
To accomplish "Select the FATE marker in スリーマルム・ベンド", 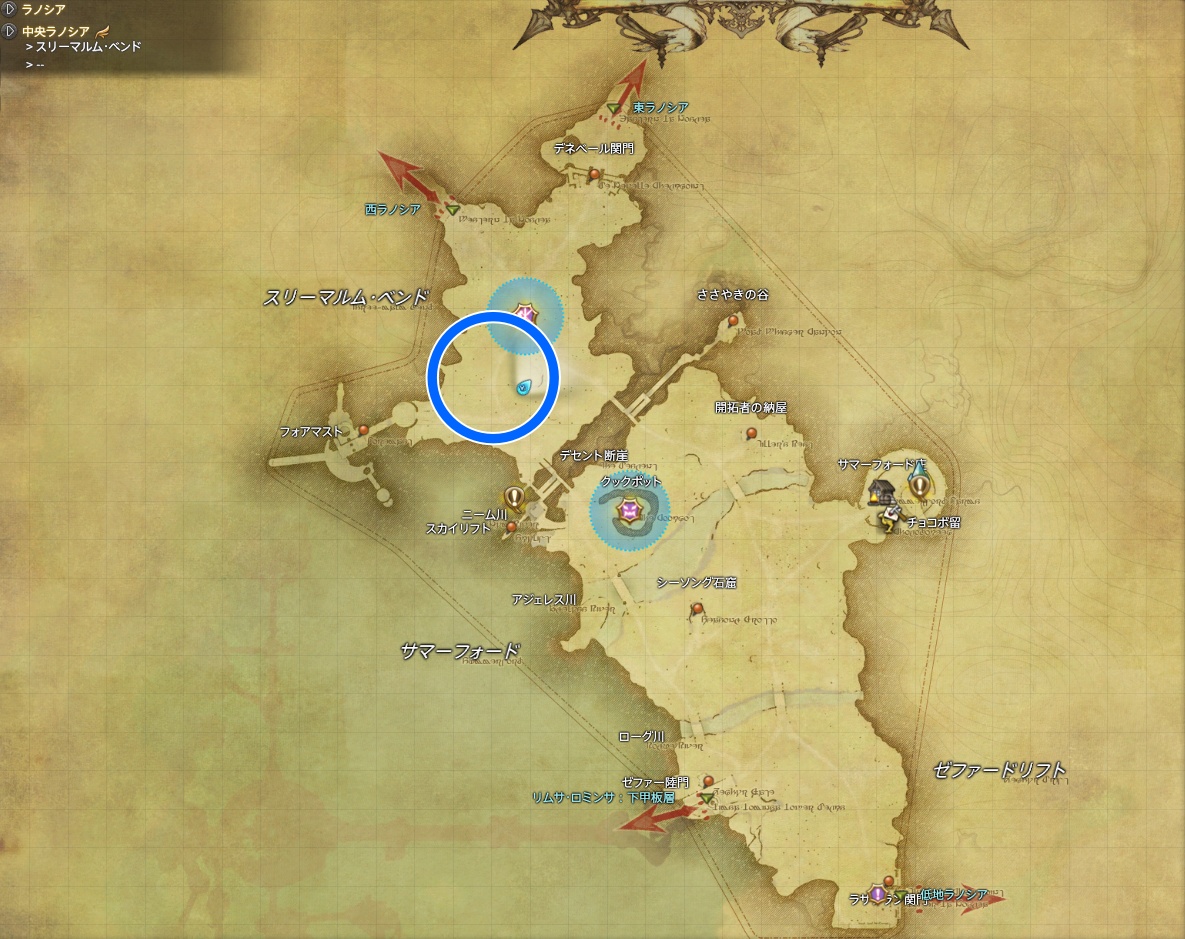I will 524,316.
